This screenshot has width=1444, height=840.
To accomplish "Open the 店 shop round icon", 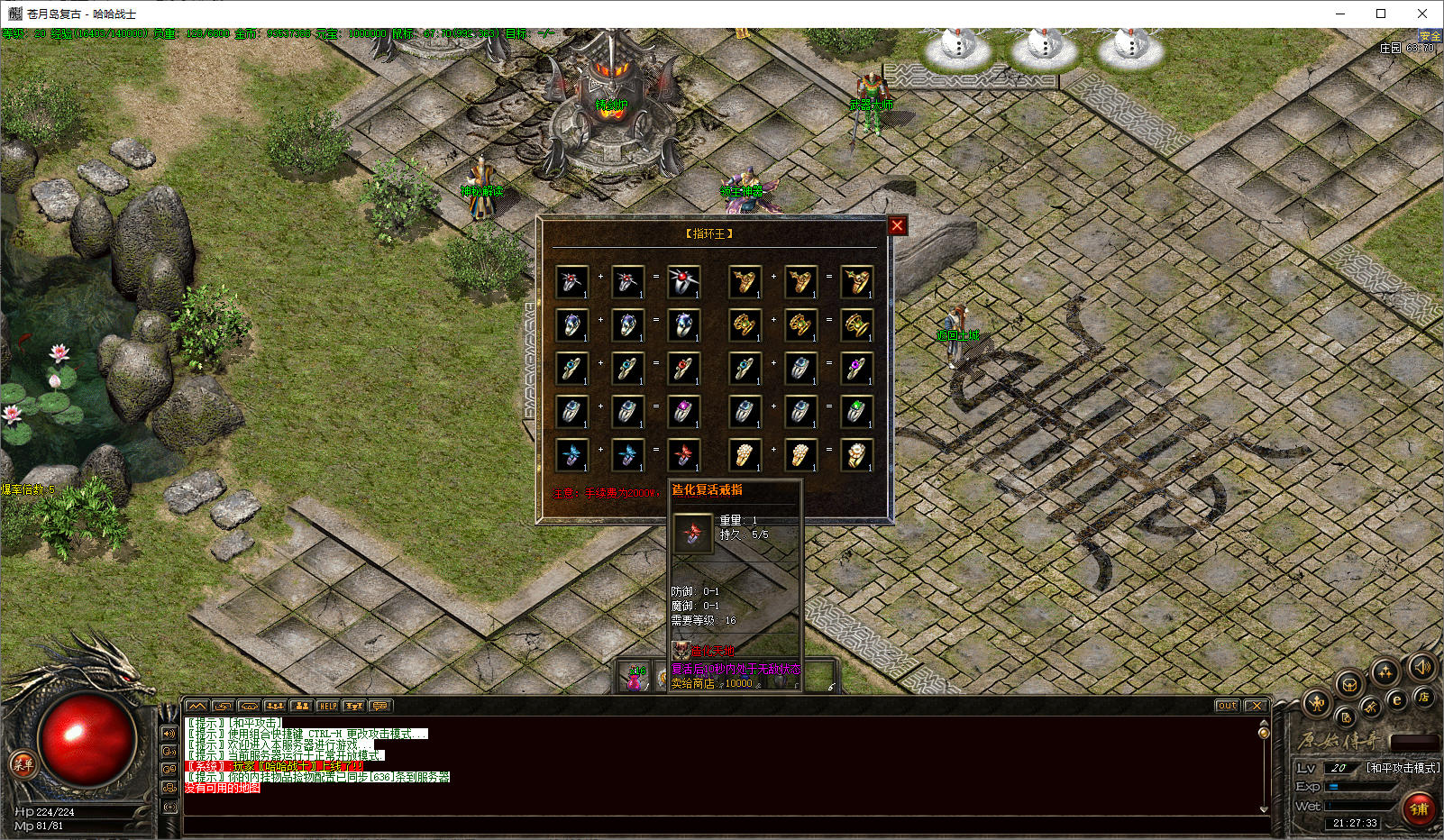I will (x=1423, y=697).
